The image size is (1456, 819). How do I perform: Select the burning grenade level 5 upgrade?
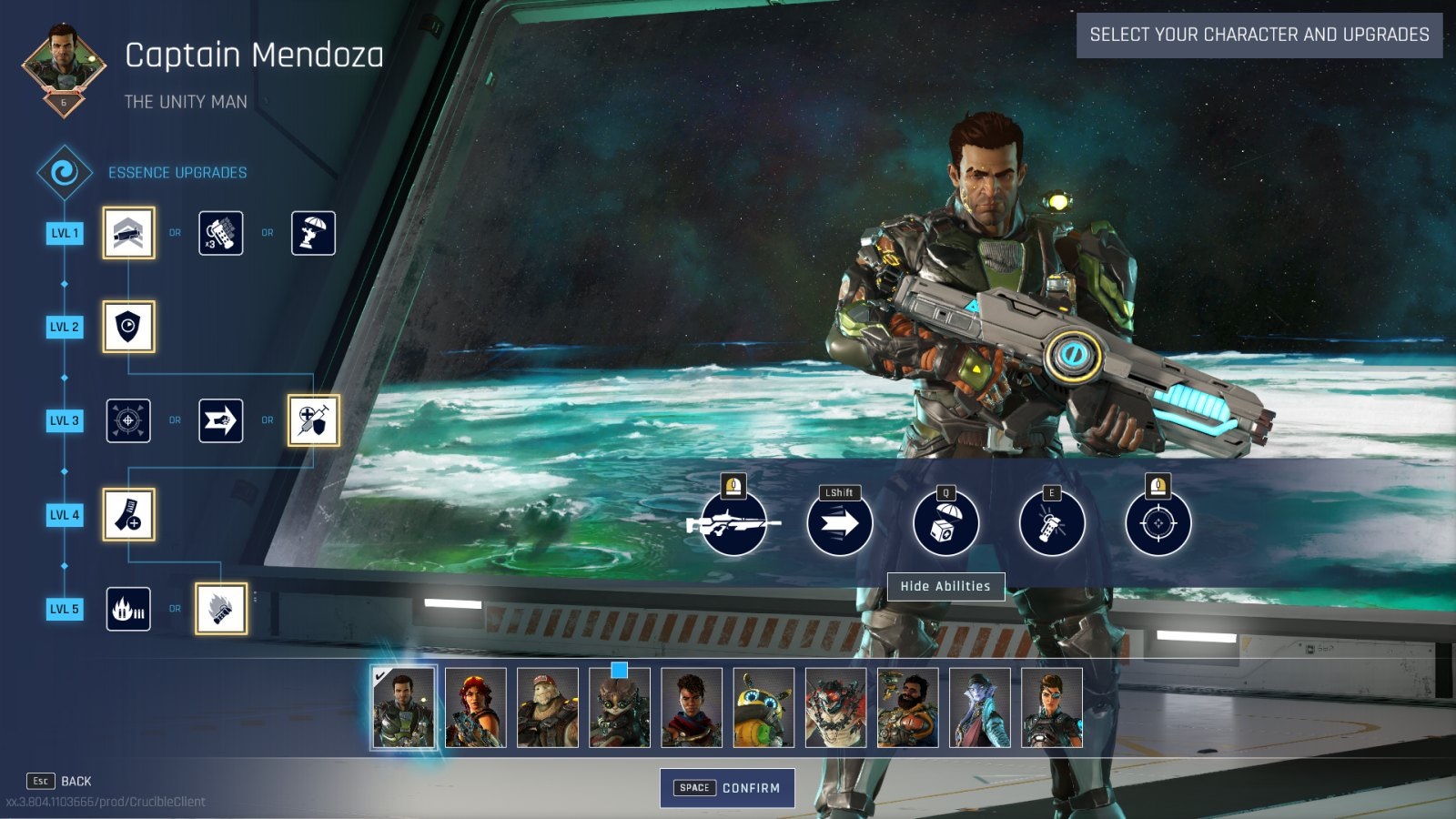coord(221,609)
